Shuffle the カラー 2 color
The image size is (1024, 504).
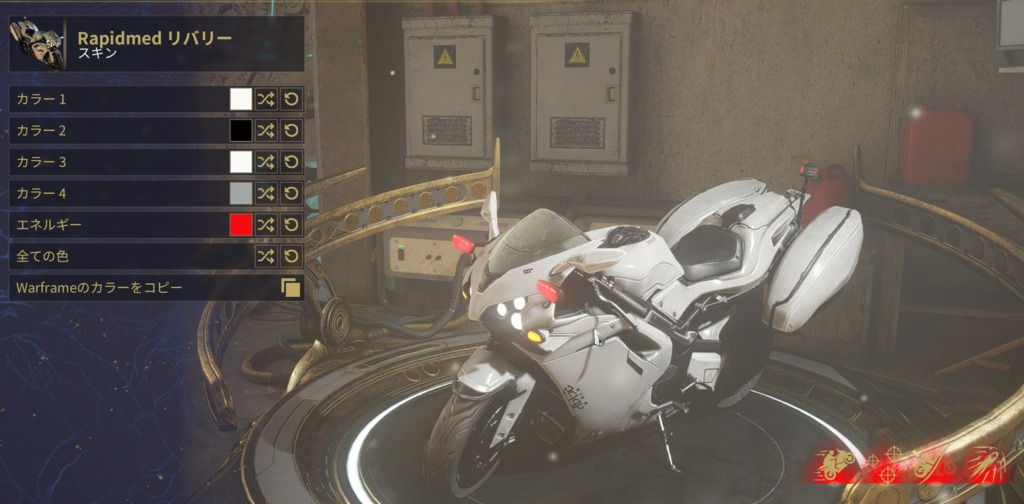(x=266, y=130)
